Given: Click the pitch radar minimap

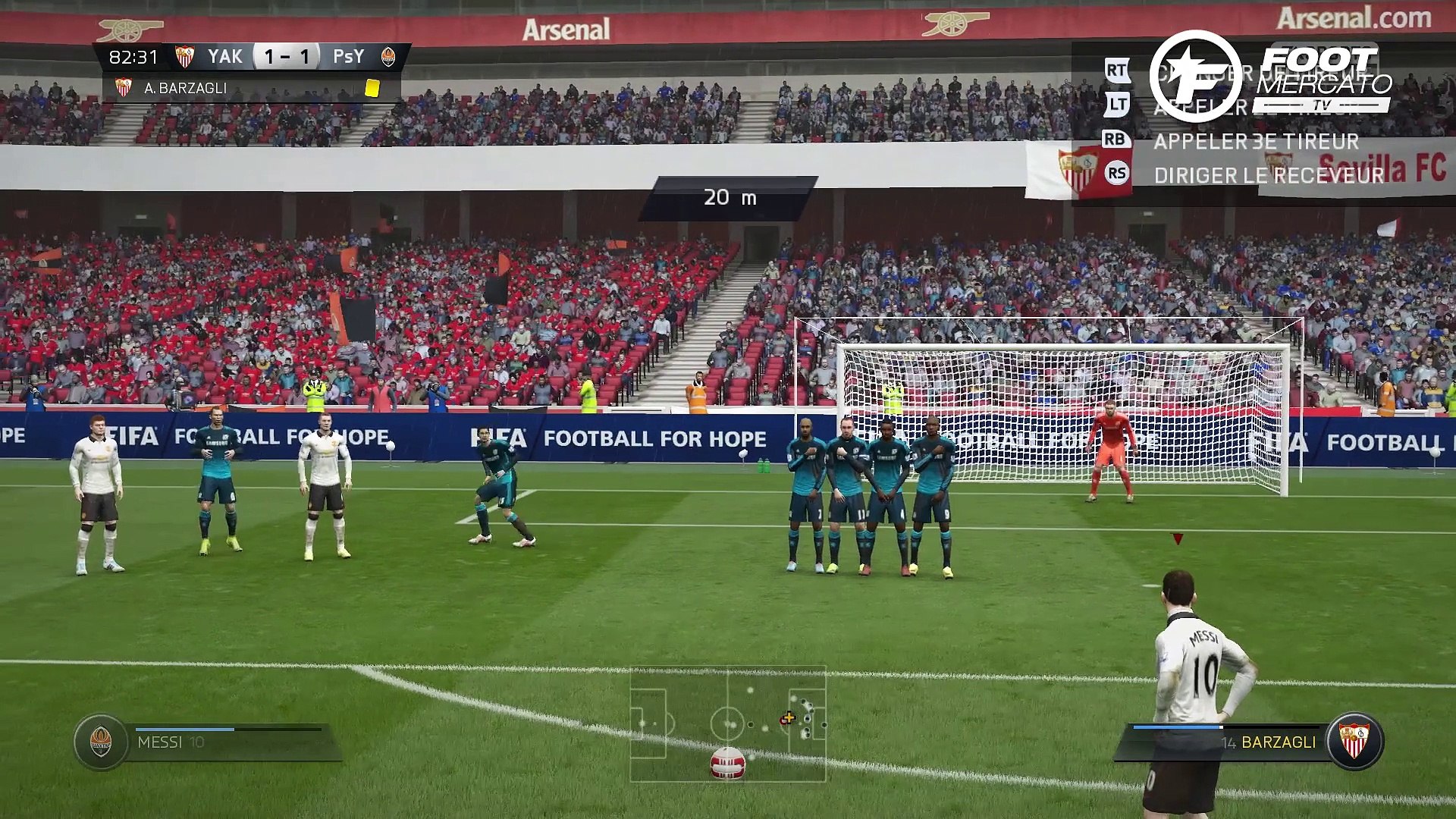Looking at the screenshot, I should click(728, 723).
